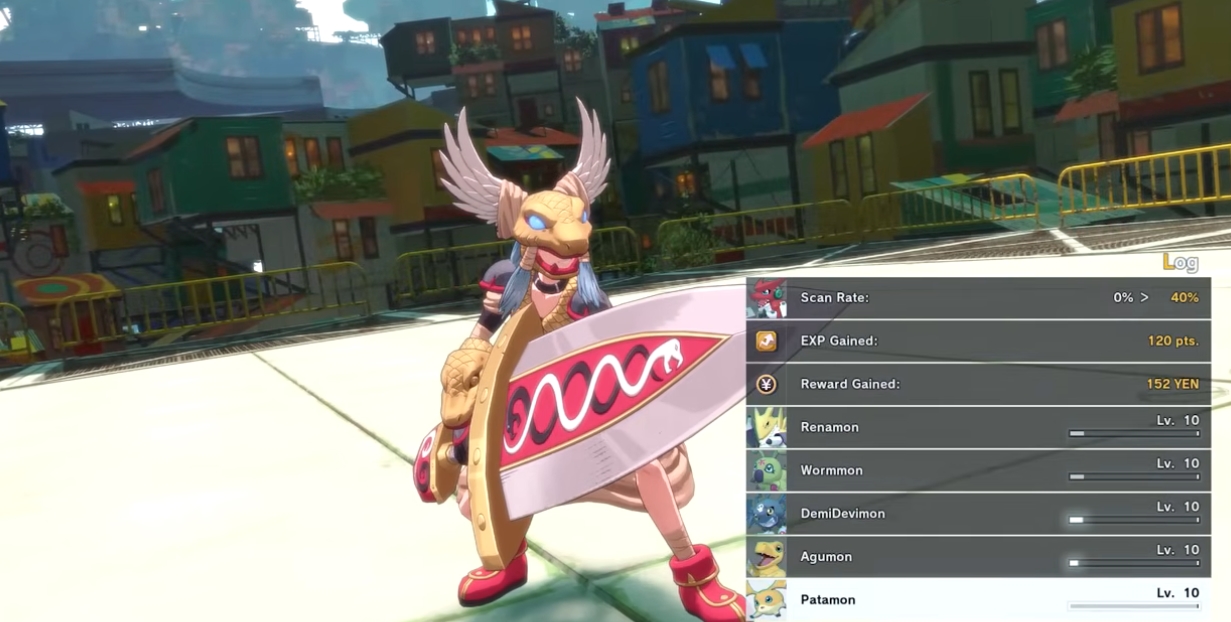Open the battle Log
1231x622 pixels.
(1180, 263)
